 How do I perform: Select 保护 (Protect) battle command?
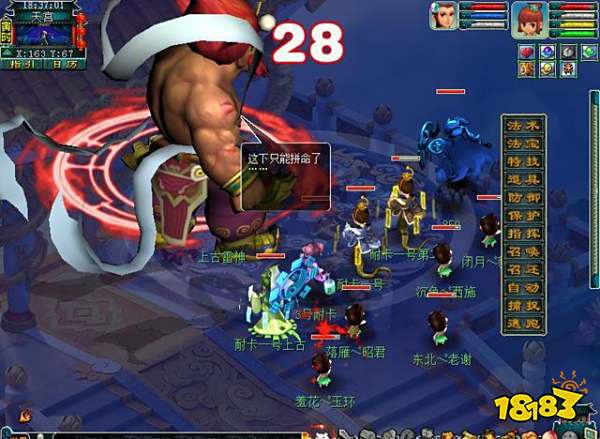click(x=523, y=216)
